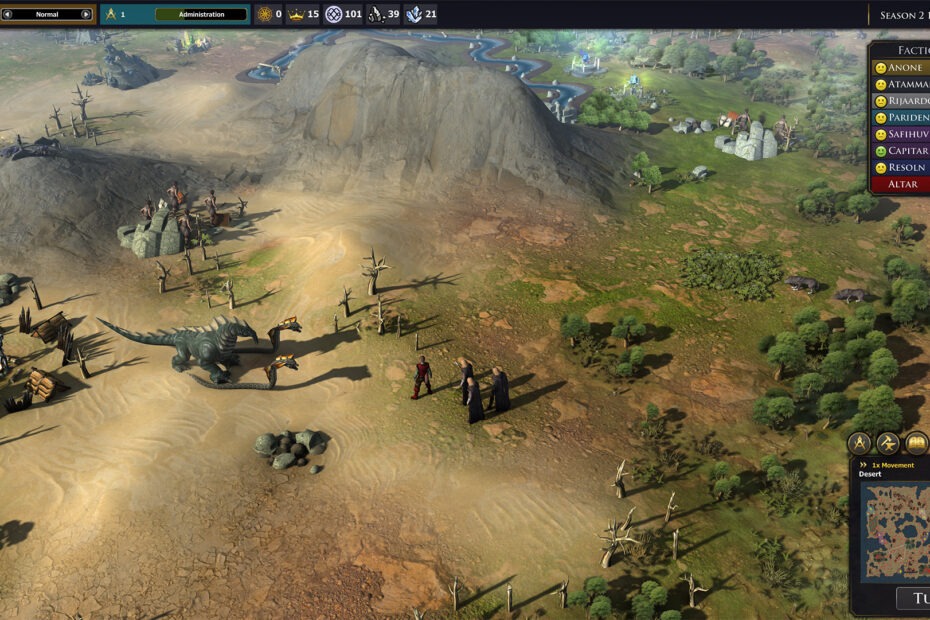Click the blue crystal resource icon

coord(414,14)
